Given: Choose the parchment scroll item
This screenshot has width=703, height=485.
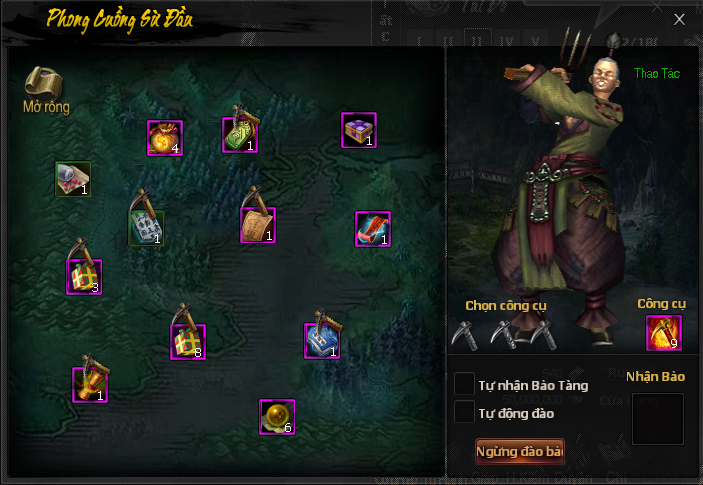Looking at the screenshot, I should tap(257, 225).
